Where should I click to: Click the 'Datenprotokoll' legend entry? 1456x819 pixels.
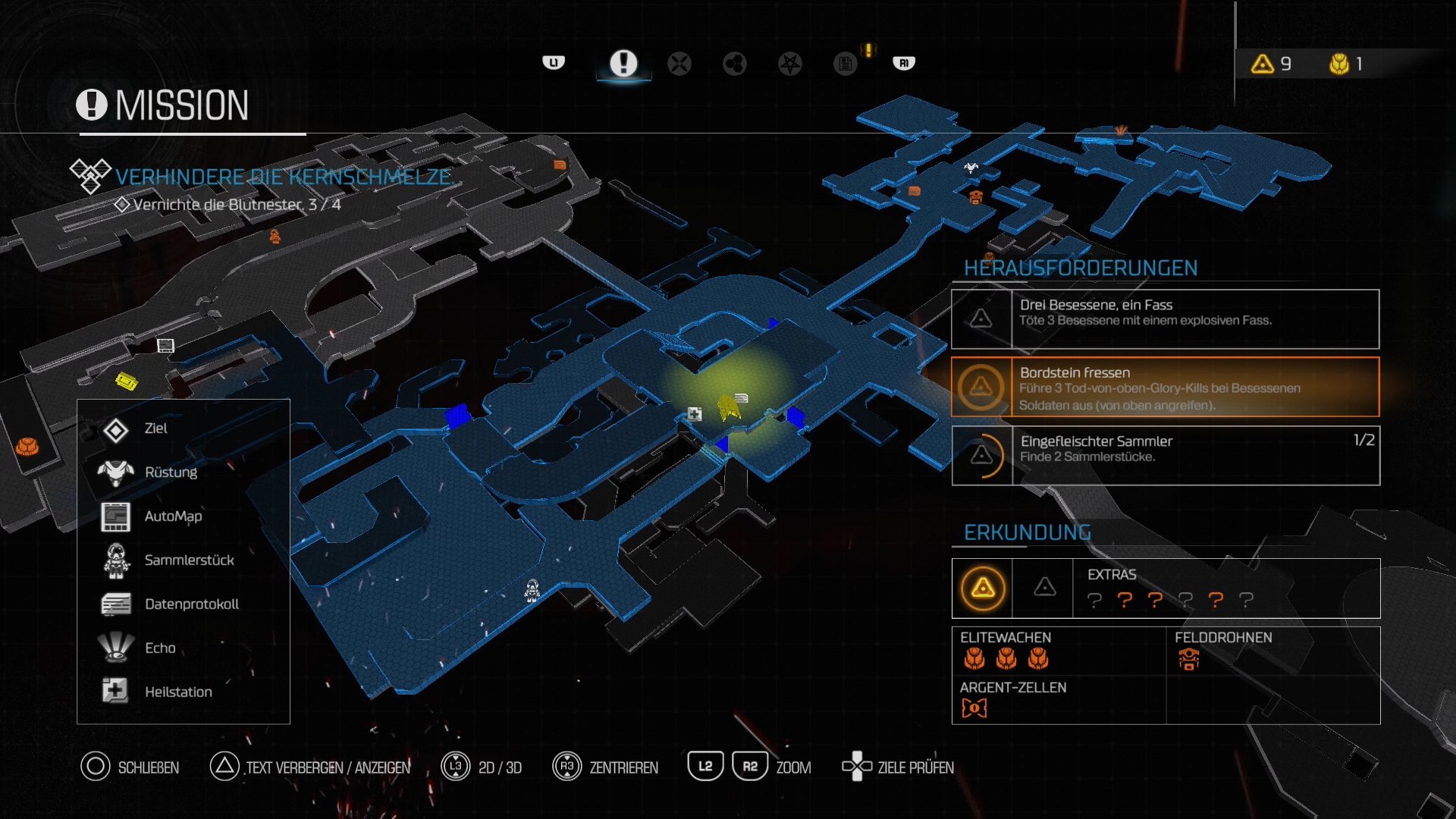[191, 604]
